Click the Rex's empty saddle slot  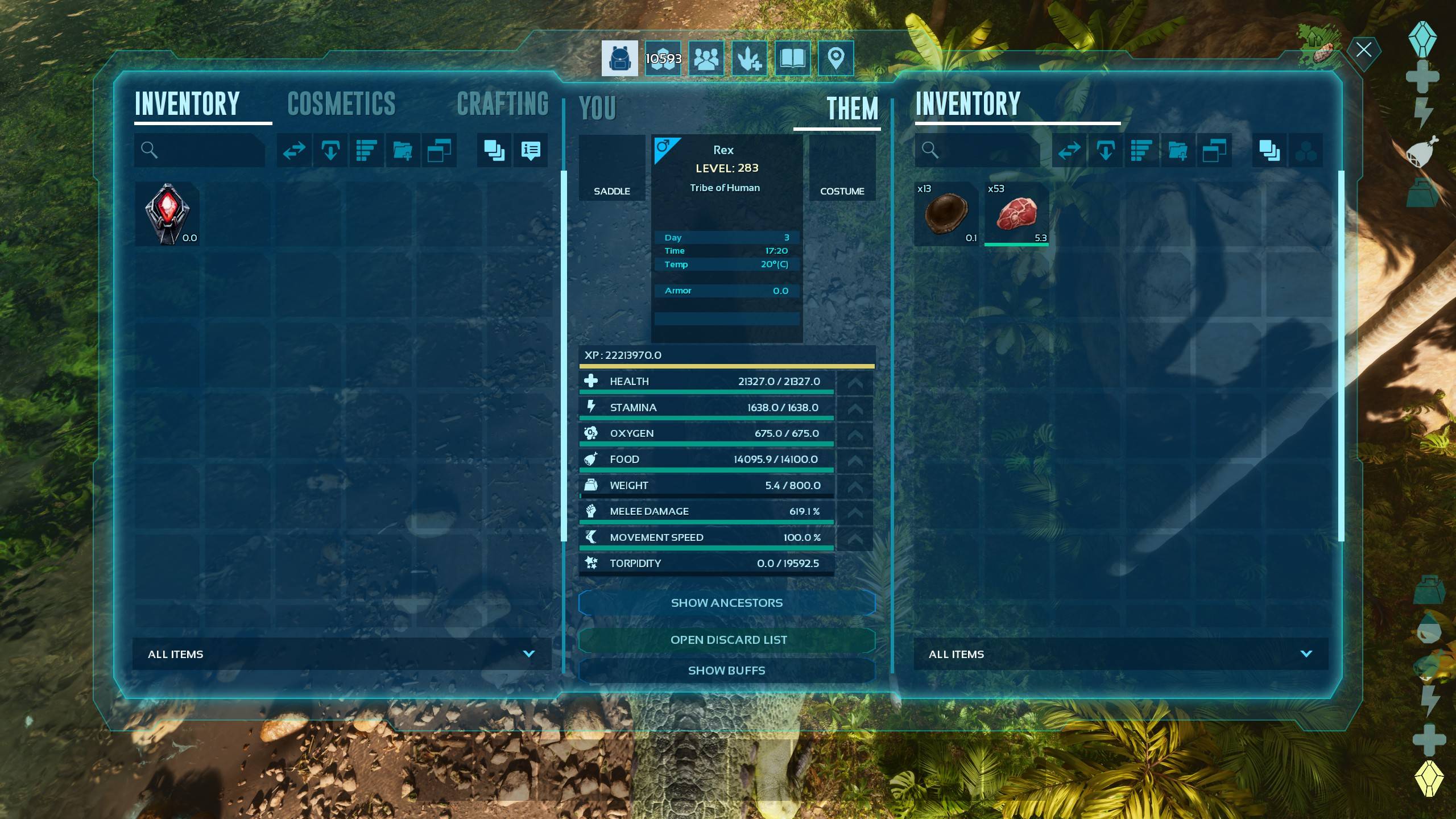tap(612, 168)
